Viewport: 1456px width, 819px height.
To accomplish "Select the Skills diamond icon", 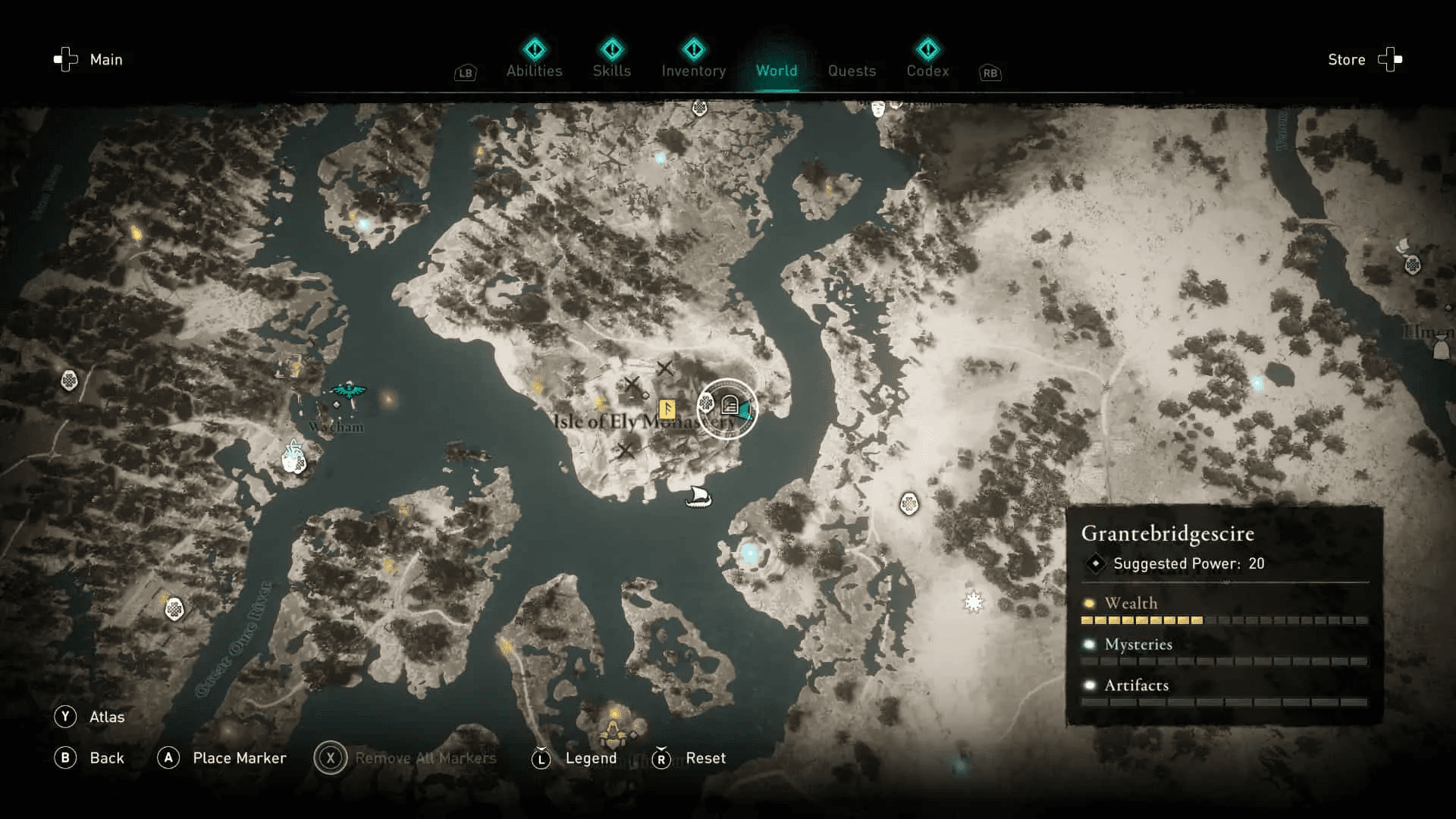I will click(612, 50).
